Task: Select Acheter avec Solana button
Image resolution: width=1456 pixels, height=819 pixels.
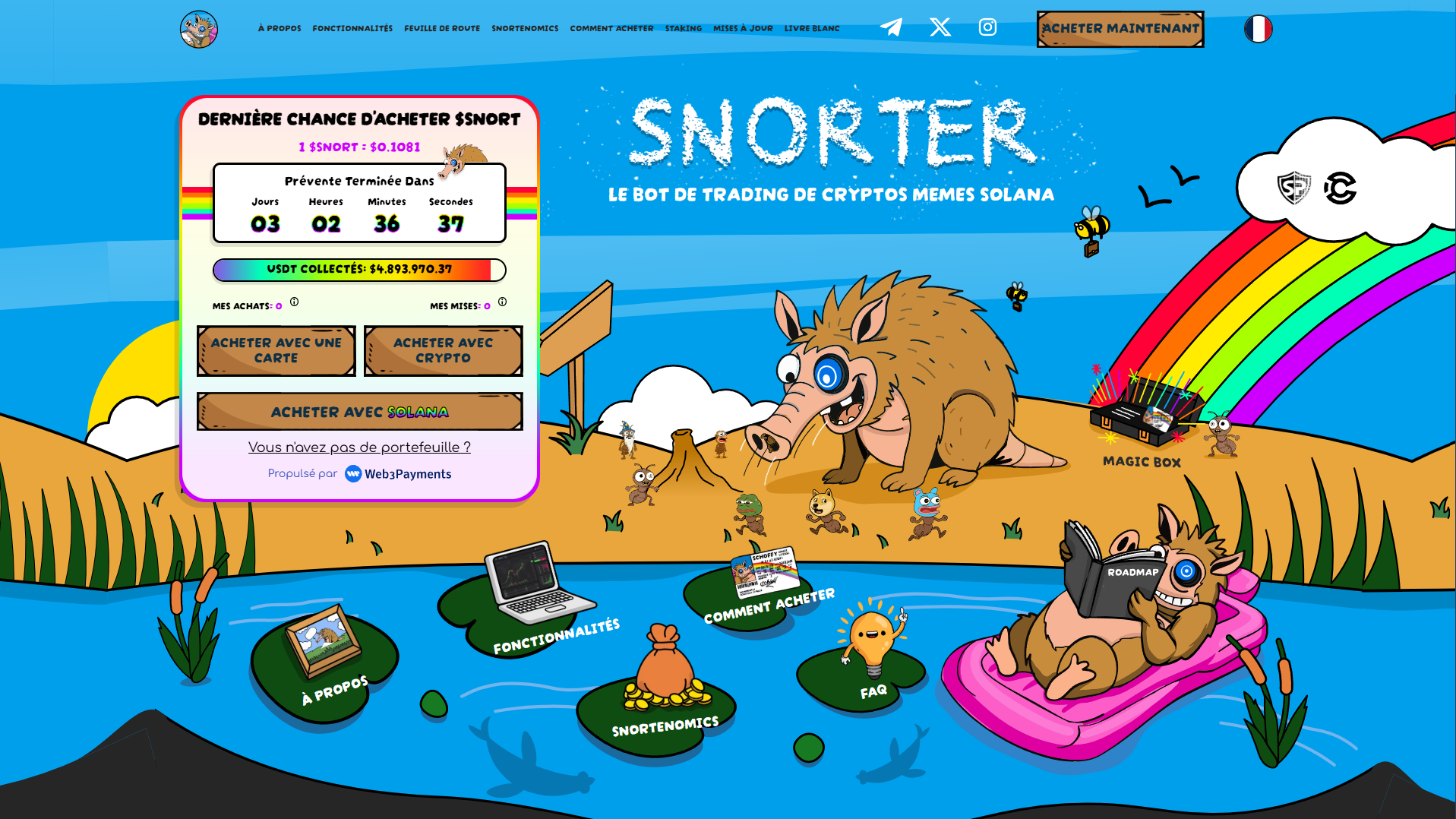Action: point(360,412)
